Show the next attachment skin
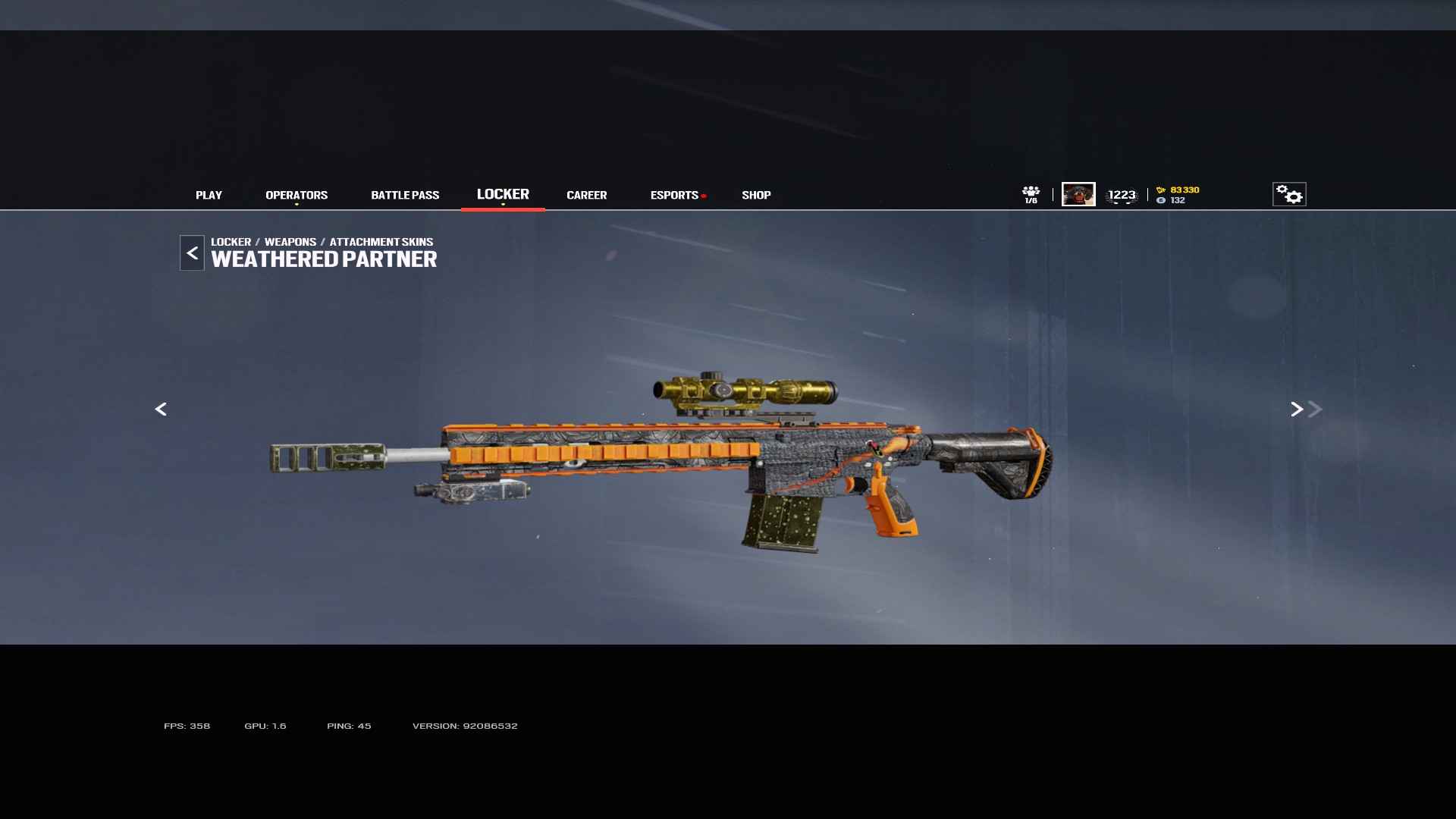This screenshot has width=1456, height=819. tap(1297, 409)
